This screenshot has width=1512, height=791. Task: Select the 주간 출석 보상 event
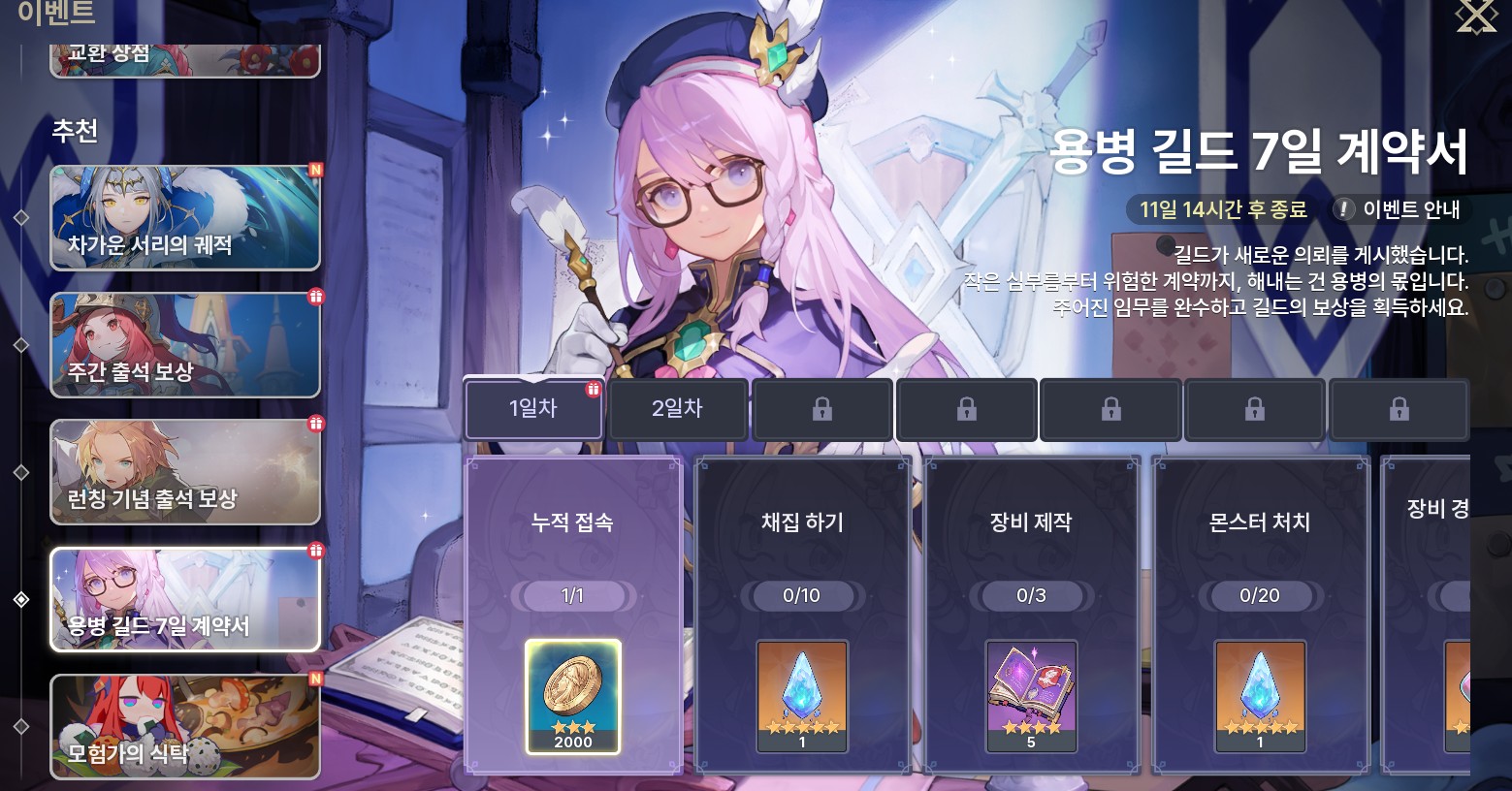[185, 345]
